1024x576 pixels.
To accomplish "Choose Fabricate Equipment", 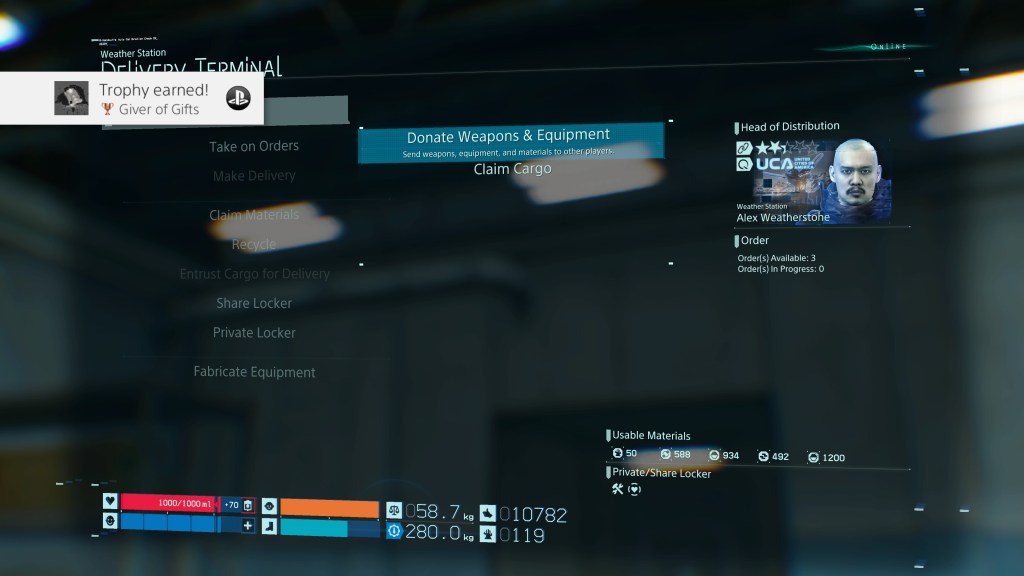I will click(254, 372).
